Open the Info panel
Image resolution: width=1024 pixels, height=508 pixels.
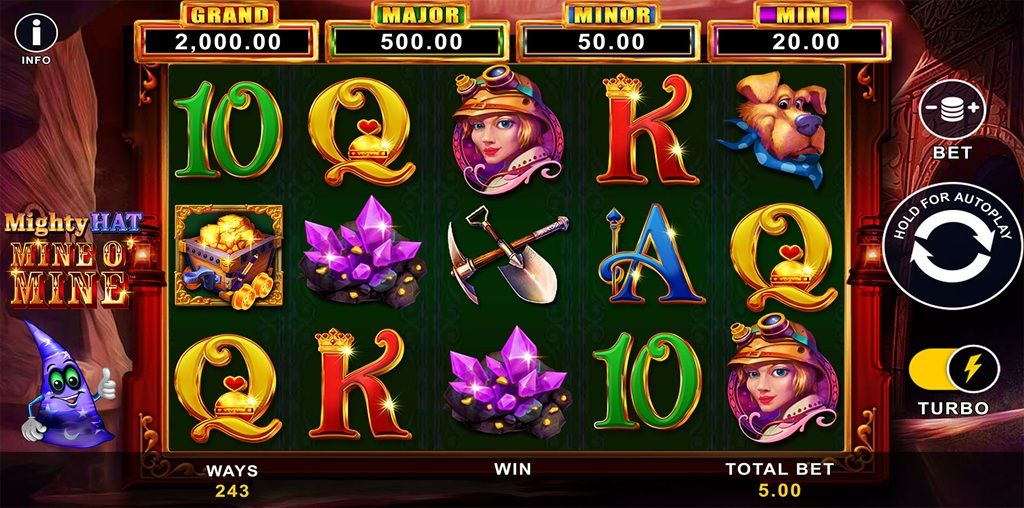(36, 31)
